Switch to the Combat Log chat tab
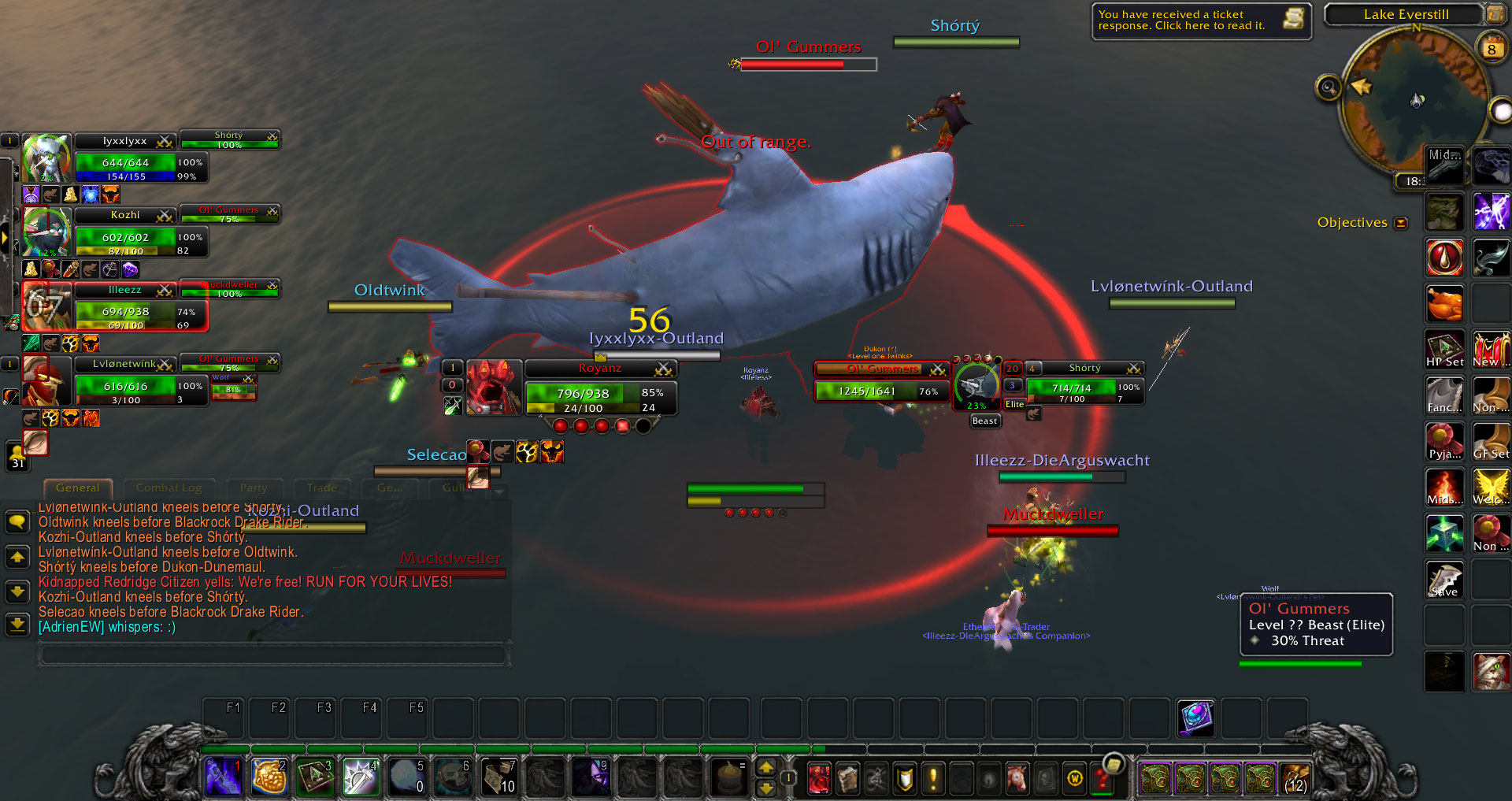The image size is (1512, 801). click(x=169, y=488)
